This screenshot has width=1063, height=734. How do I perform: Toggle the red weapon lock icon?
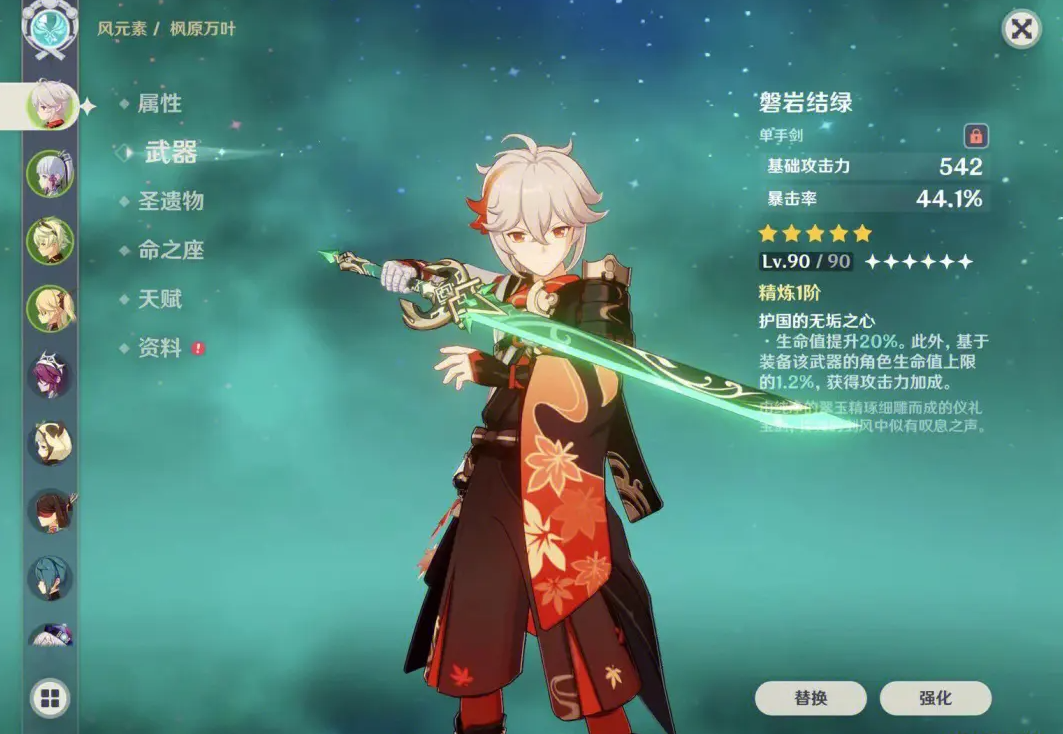(975, 136)
